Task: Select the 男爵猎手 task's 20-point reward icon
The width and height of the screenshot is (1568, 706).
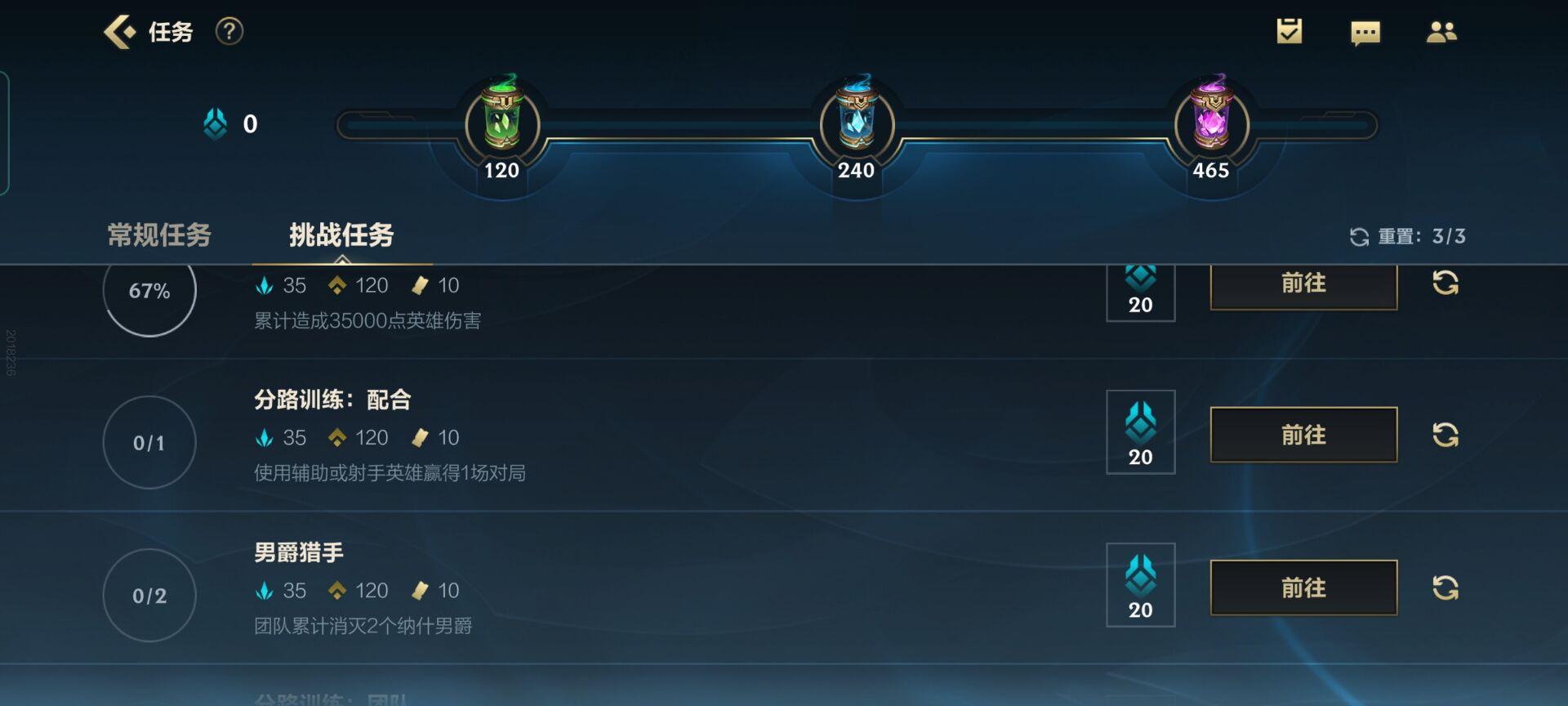Action: point(1141,585)
